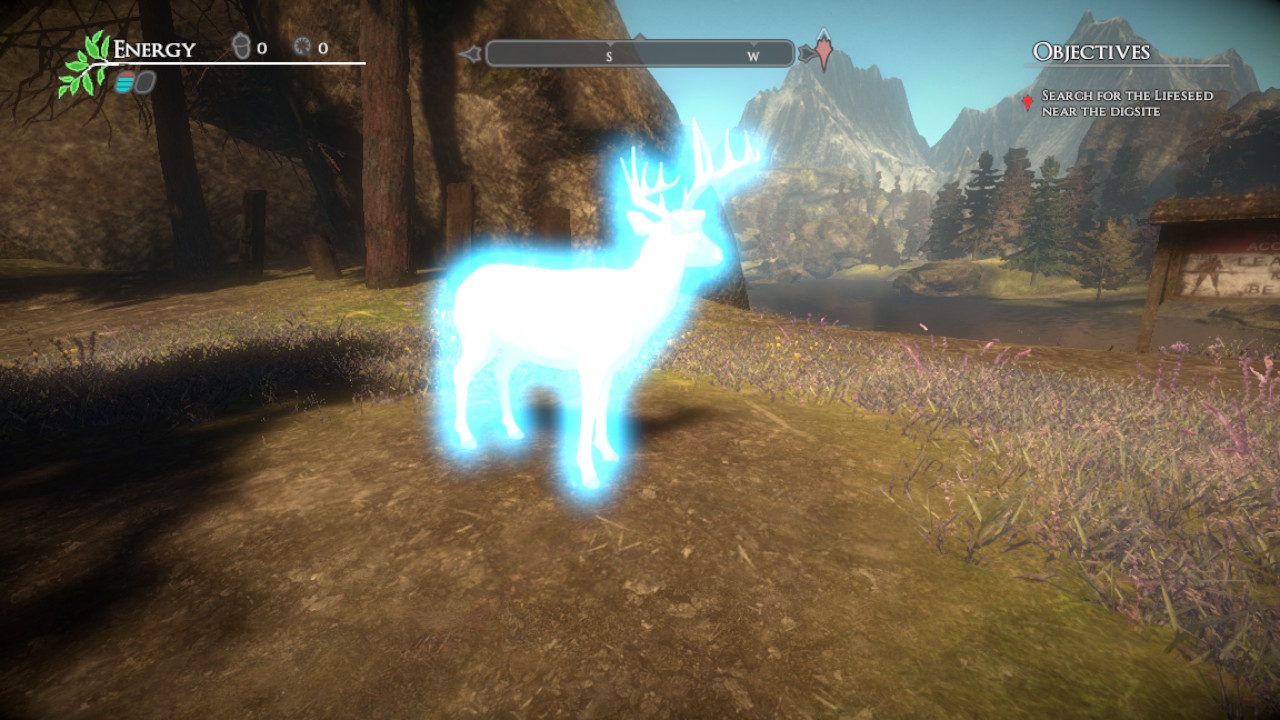Click the compass direction bar
1280x720 pixels.
tap(640, 54)
